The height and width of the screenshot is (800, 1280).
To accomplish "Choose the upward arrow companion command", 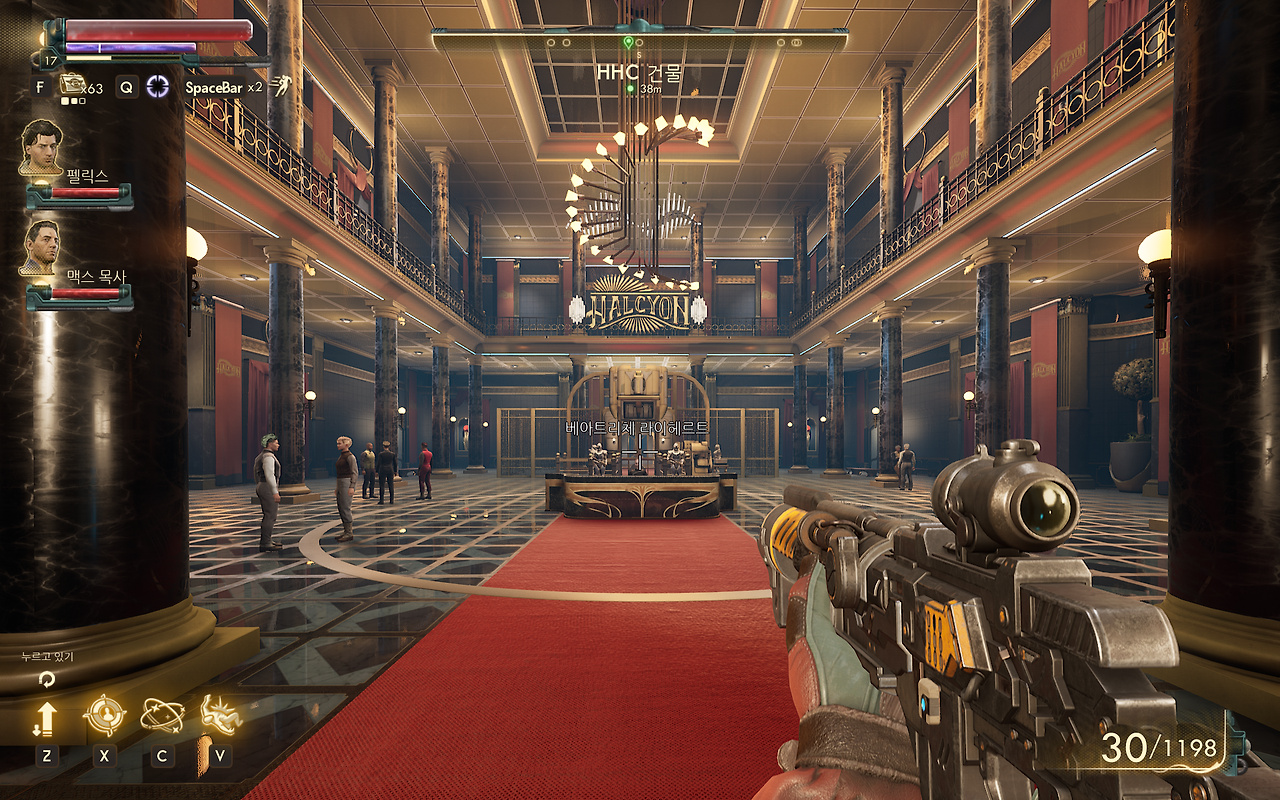I will tap(47, 718).
